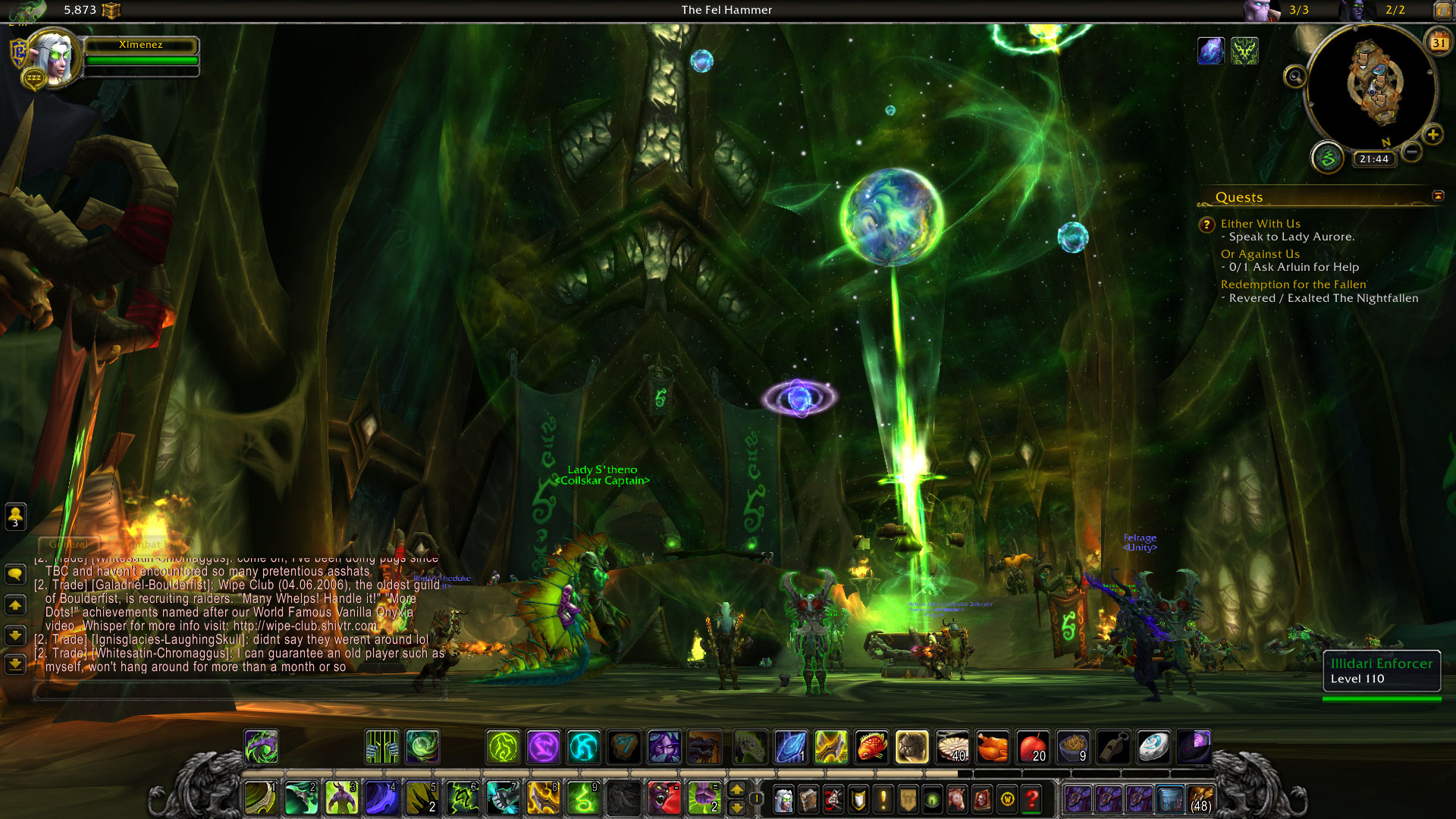Screen dimensions: 1456x819
Task: Open the Redemption for the Fallen quest
Action: point(1293,284)
